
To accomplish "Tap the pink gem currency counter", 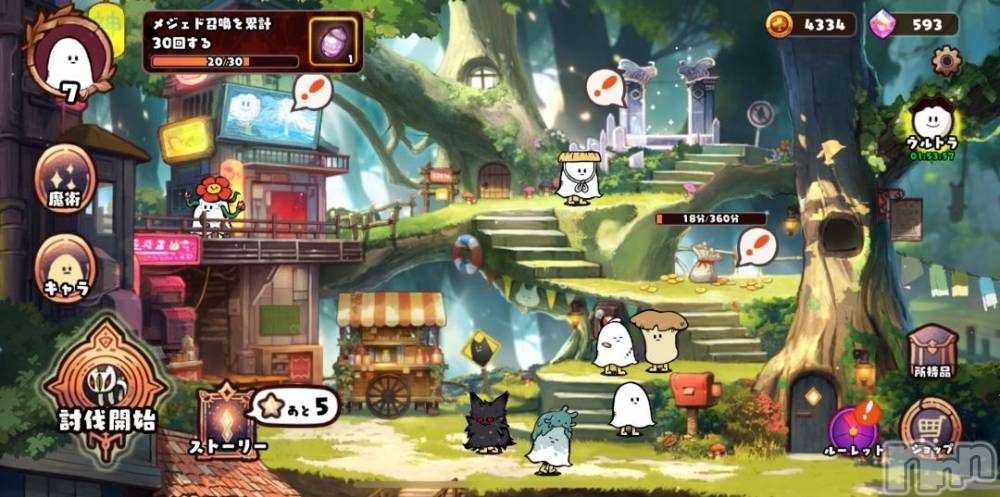I will [914, 25].
